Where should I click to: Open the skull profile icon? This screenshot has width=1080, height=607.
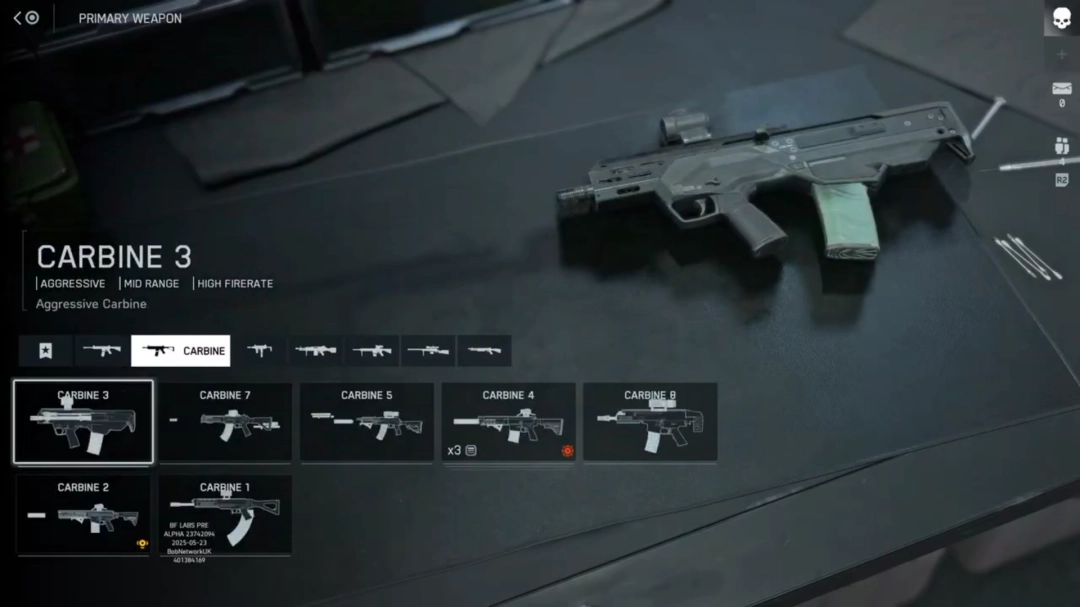tap(1061, 18)
